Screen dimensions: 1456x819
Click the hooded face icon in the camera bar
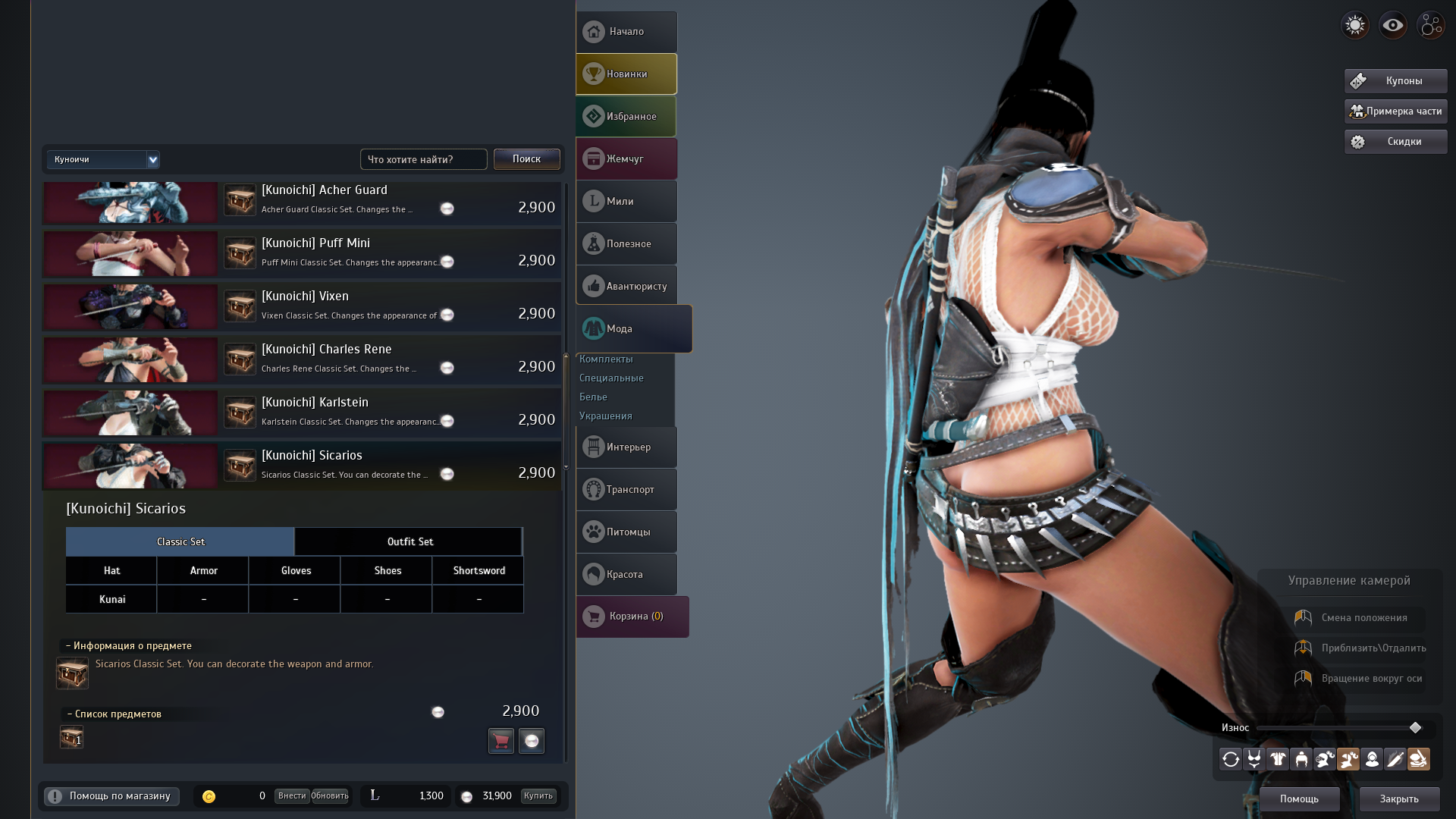(1372, 758)
